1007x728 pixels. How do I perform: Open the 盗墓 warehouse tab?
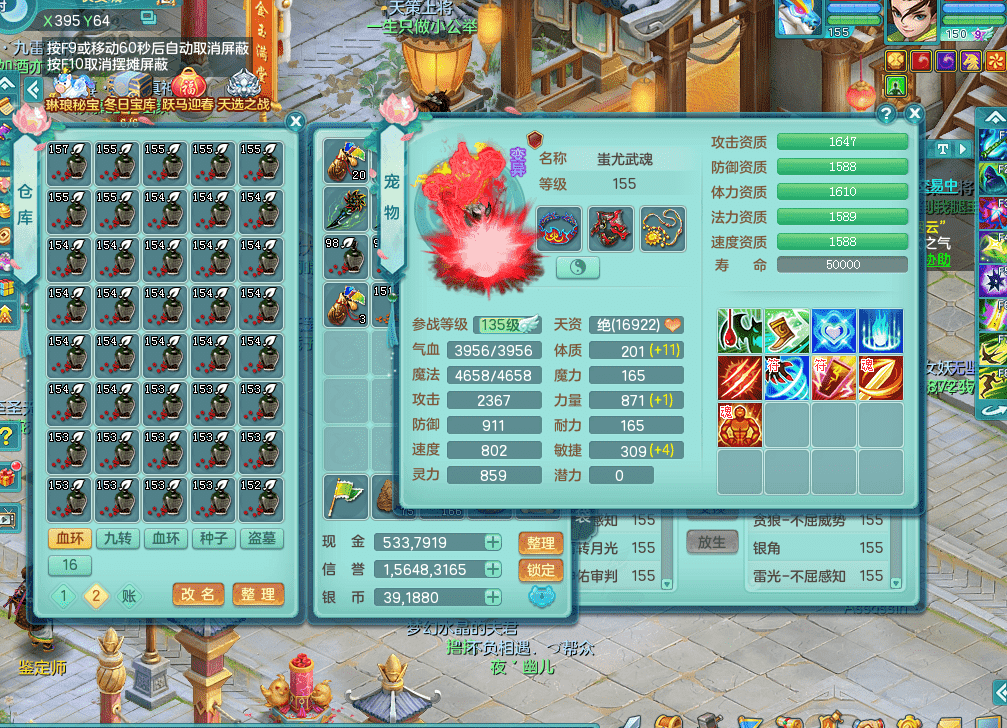[261, 538]
